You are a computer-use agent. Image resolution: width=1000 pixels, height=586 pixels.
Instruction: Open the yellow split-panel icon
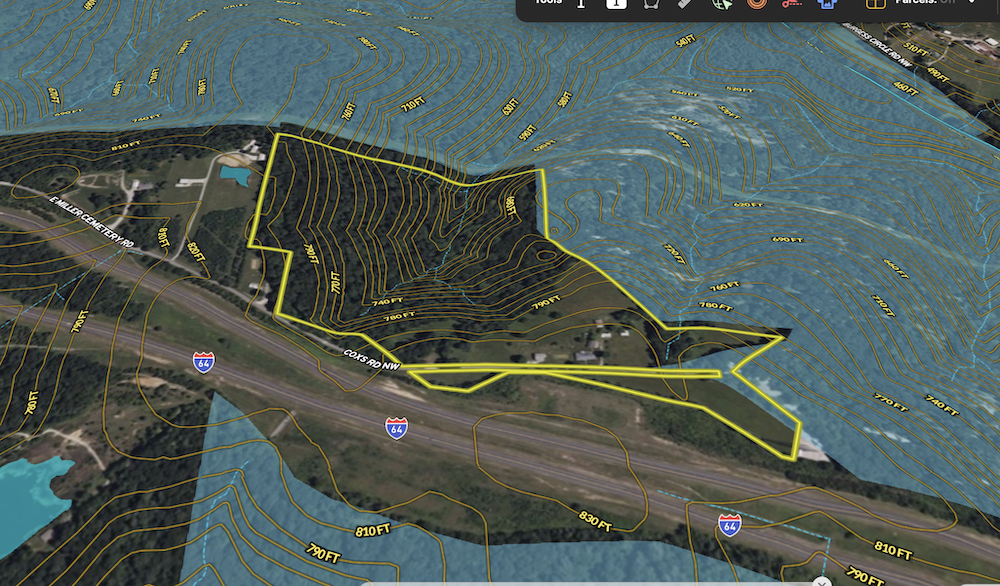[x=875, y=4]
